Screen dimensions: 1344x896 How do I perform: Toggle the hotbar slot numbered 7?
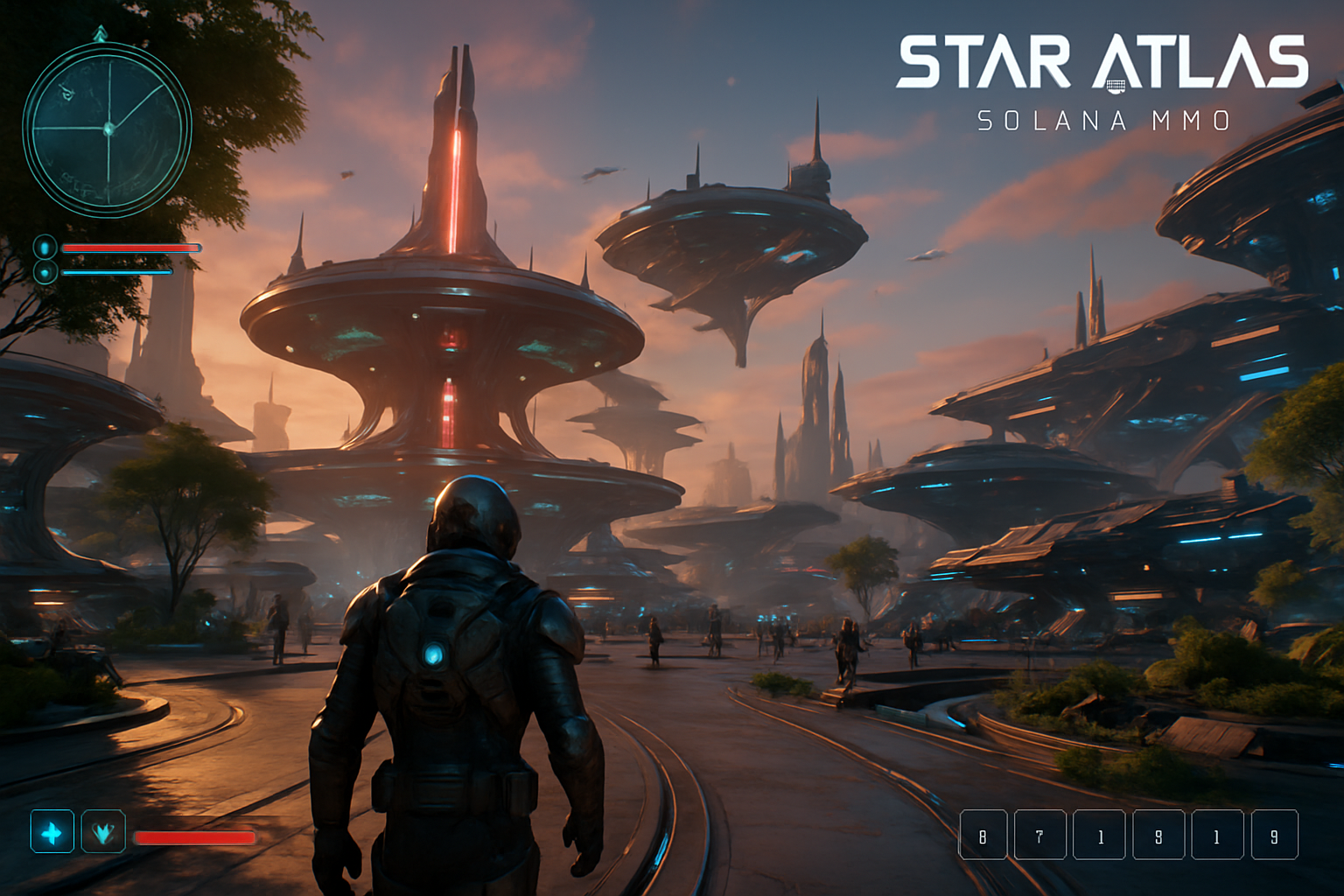point(1040,836)
